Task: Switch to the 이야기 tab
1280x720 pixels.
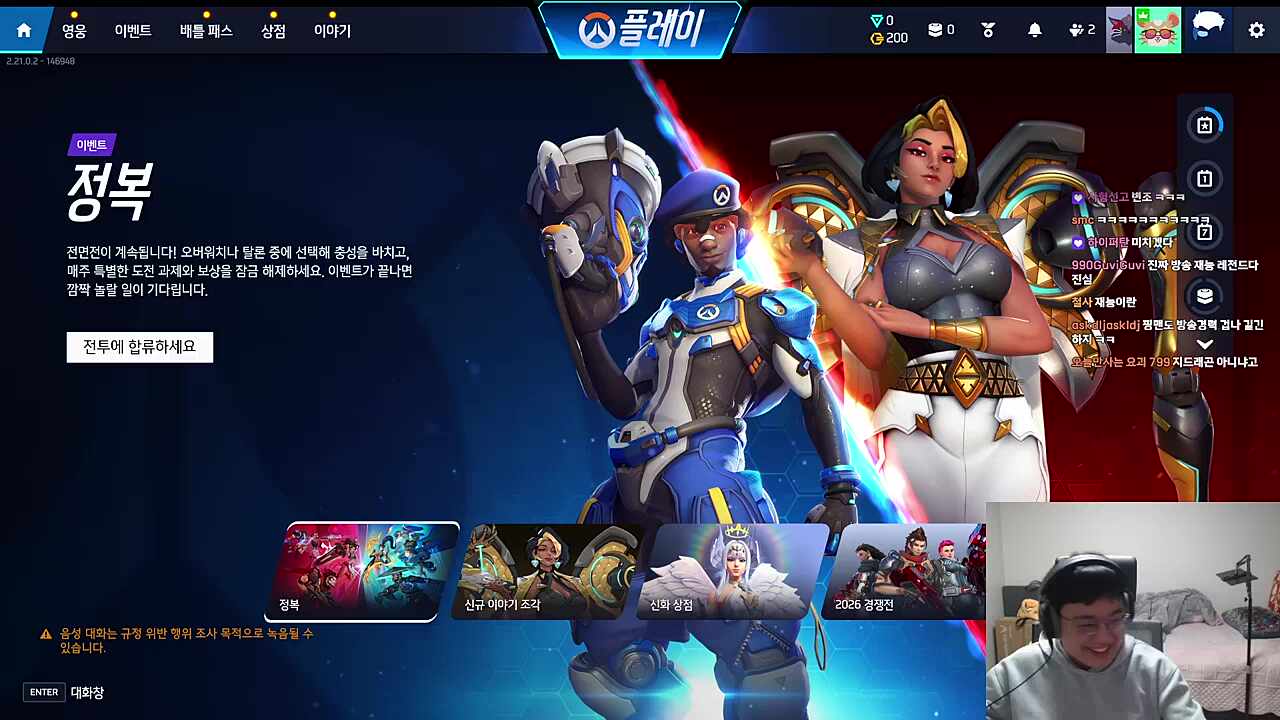Action: (x=333, y=29)
